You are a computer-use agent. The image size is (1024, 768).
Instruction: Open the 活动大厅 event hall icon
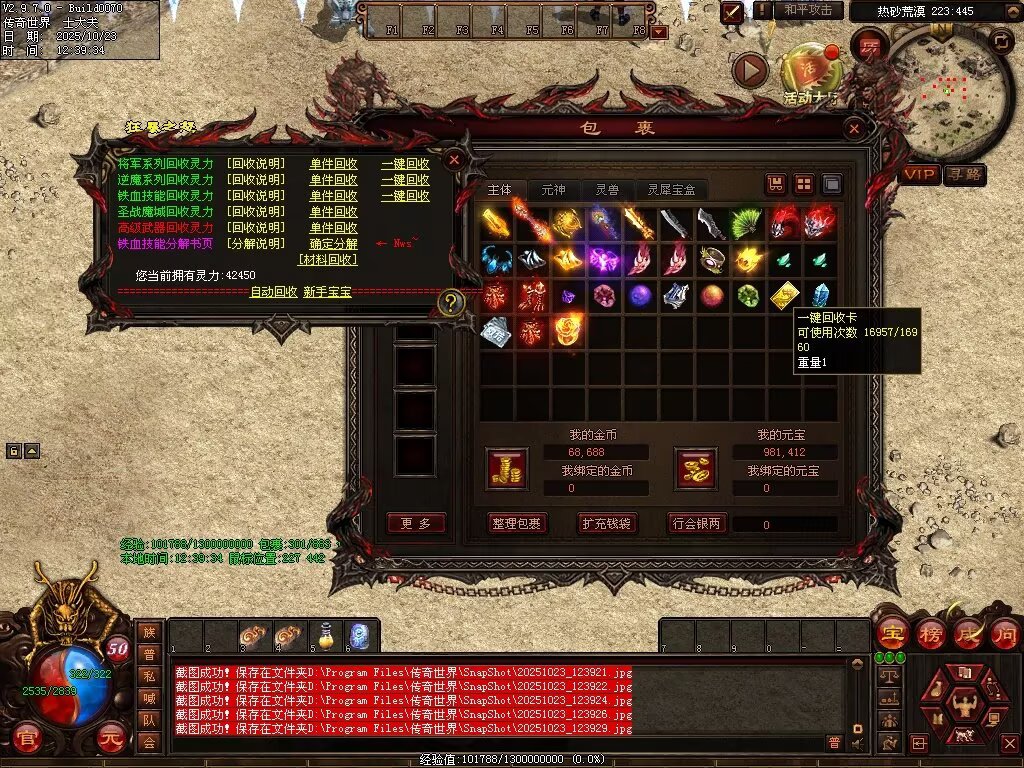tap(808, 72)
